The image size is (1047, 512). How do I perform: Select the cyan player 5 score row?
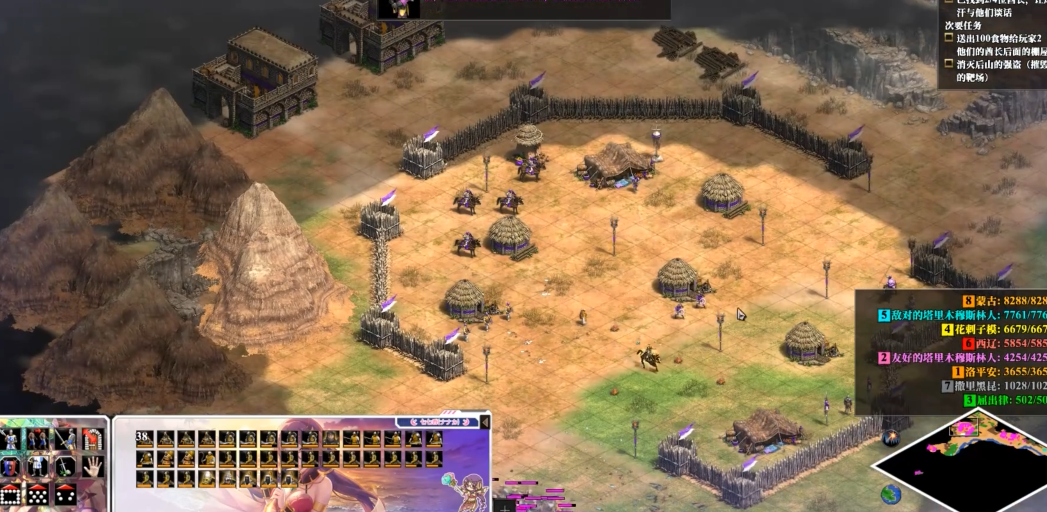click(962, 315)
